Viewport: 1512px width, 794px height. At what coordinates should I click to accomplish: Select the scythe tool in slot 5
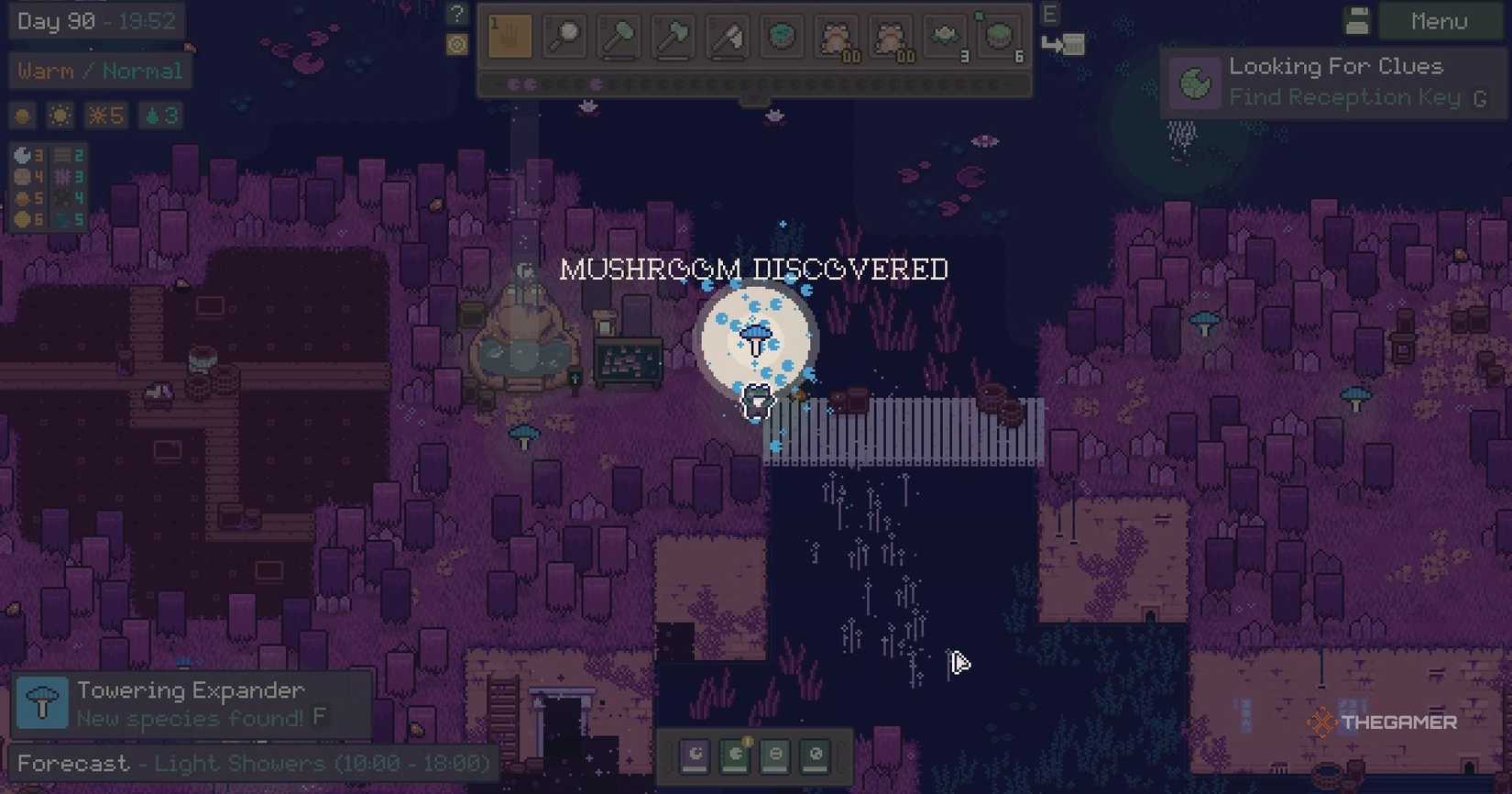click(x=727, y=37)
